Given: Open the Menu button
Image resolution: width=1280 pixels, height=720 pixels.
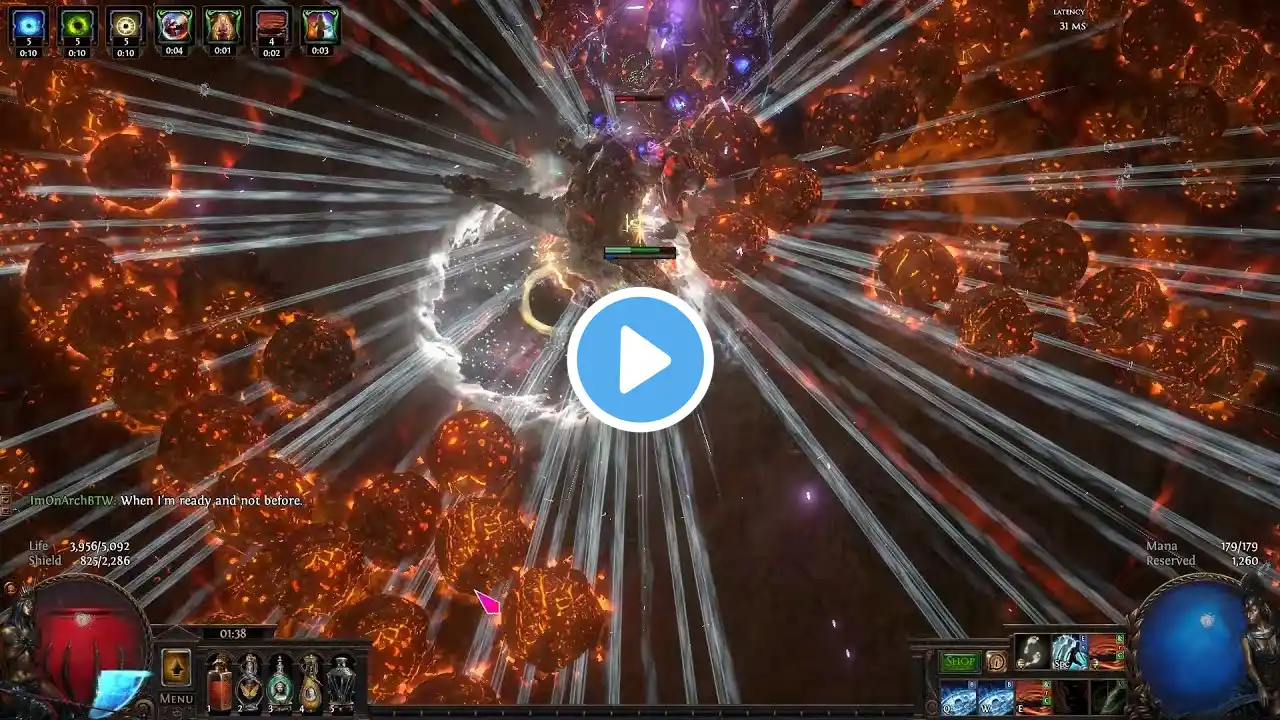Looking at the screenshot, I should [x=176, y=699].
